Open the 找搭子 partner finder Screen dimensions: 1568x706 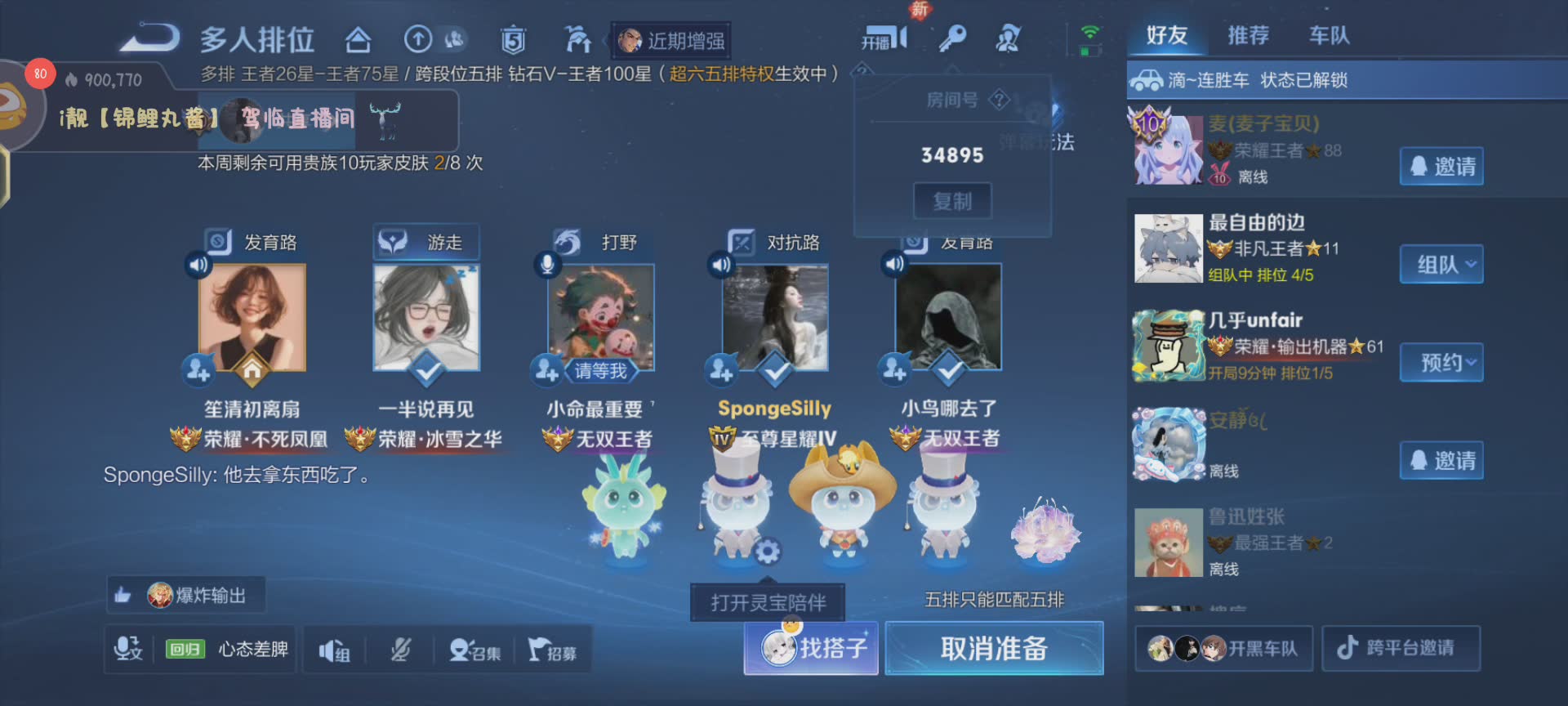(812, 649)
